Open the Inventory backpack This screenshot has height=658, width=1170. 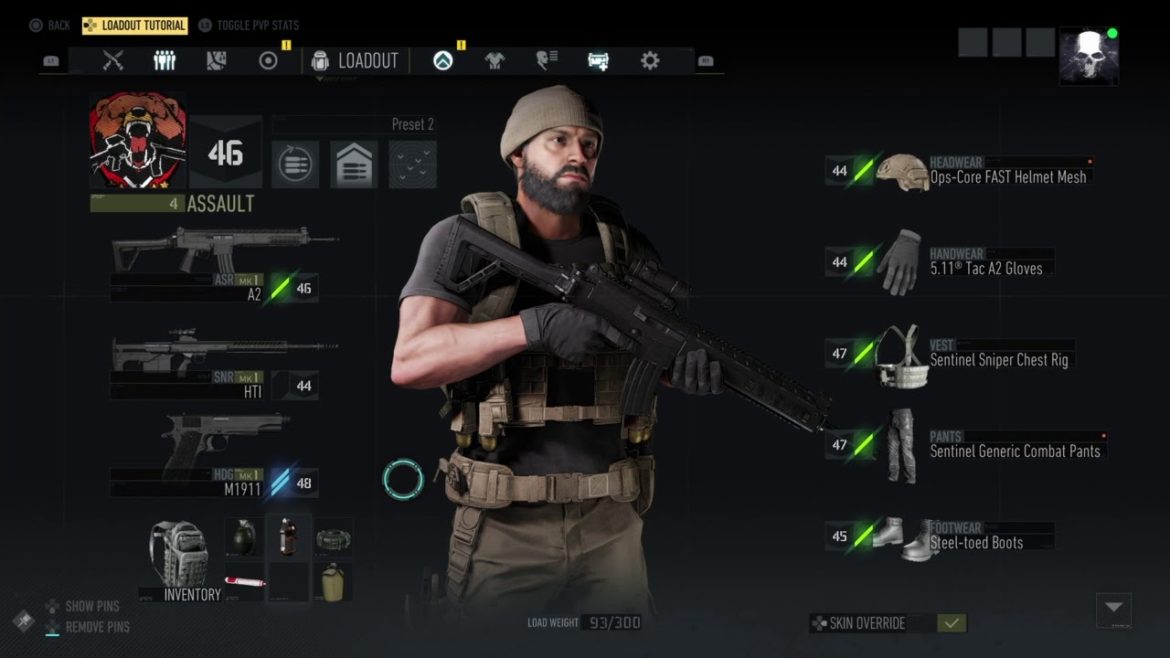[180, 558]
